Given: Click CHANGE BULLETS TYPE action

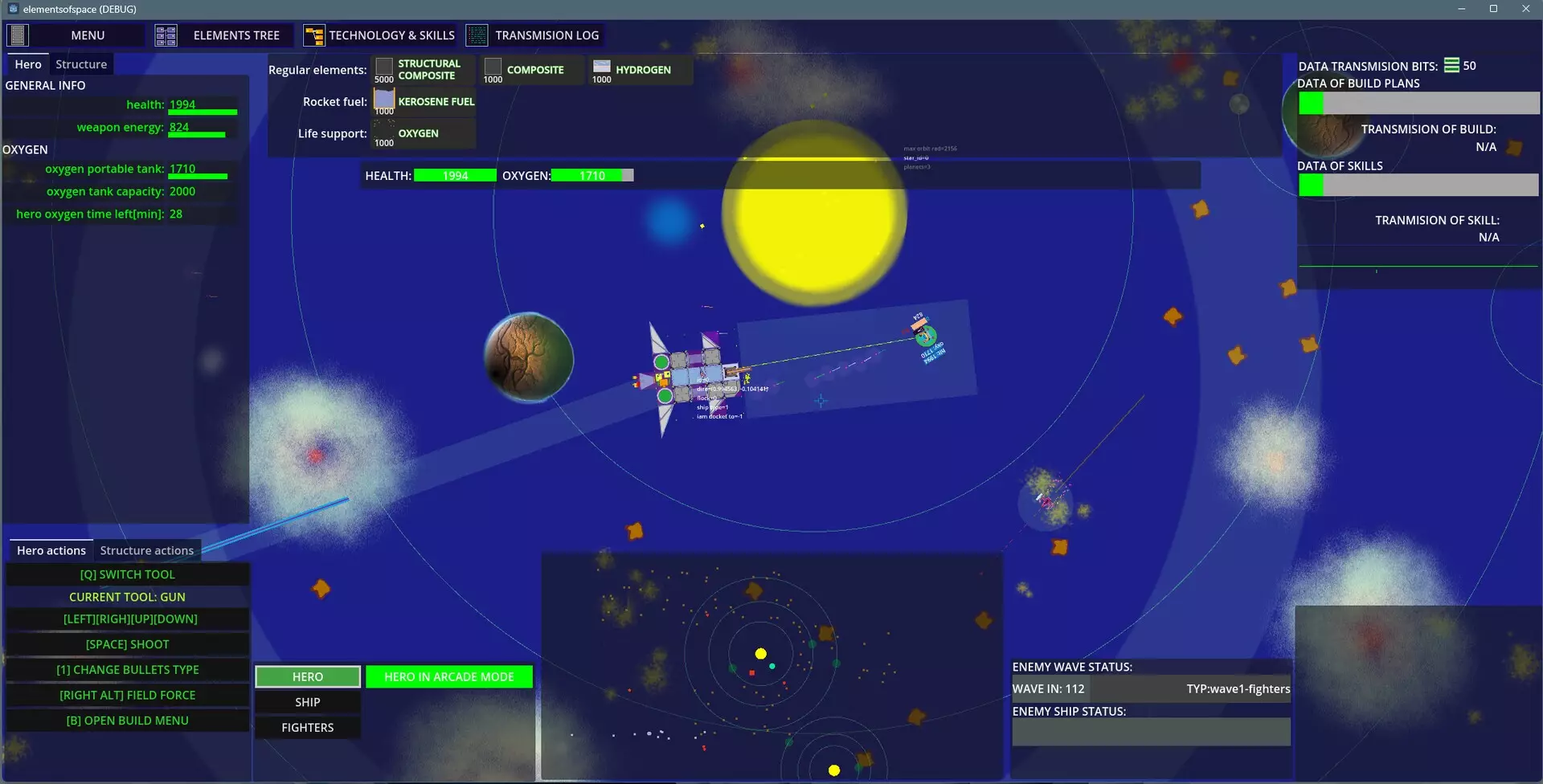Looking at the screenshot, I should point(127,669).
